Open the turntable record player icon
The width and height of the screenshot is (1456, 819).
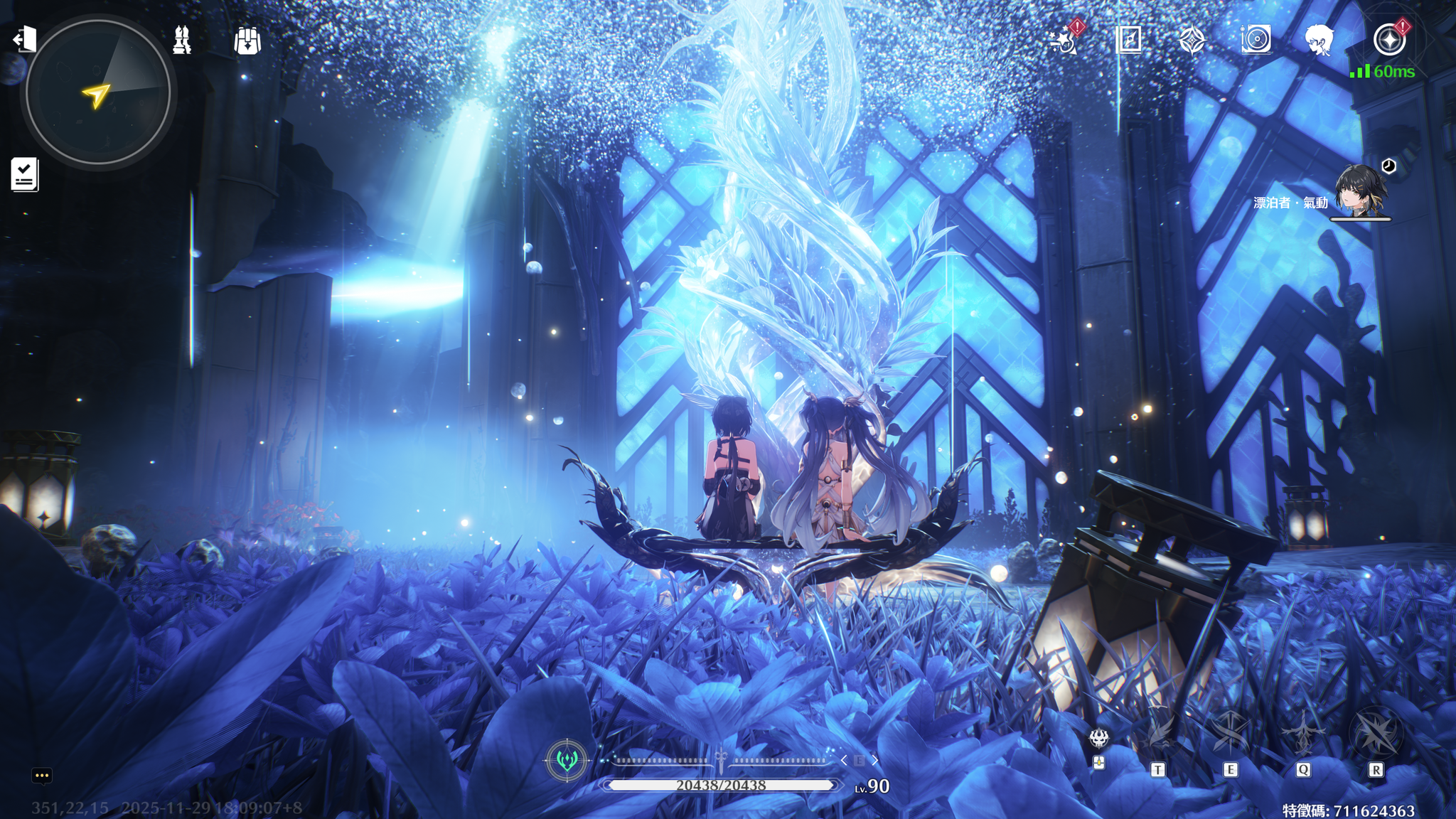coord(1256,41)
